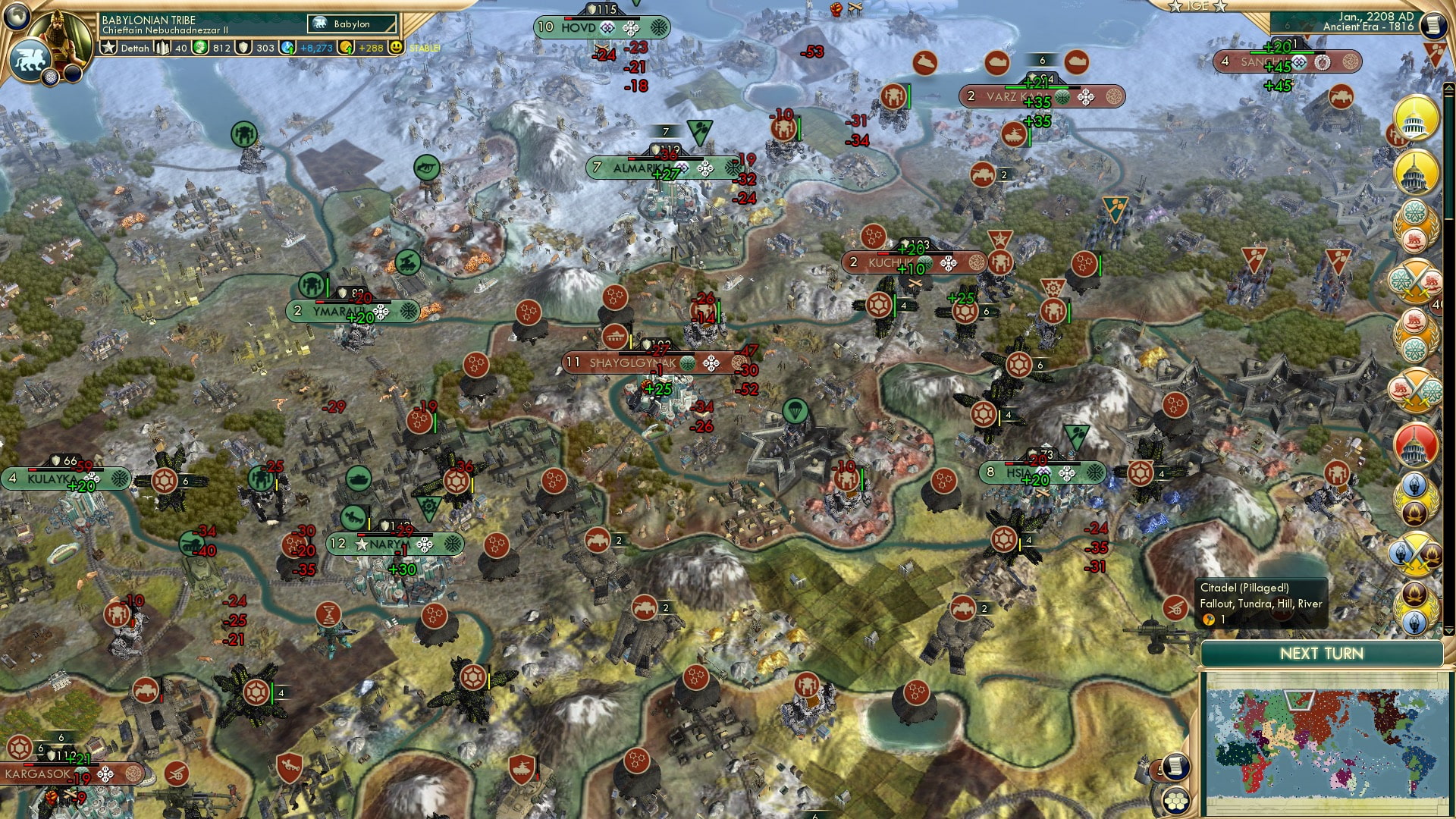The height and width of the screenshot is (819, 1456).
Task: Open the Babylon civilization dropdown in the top panel
Action: (353, 24)
